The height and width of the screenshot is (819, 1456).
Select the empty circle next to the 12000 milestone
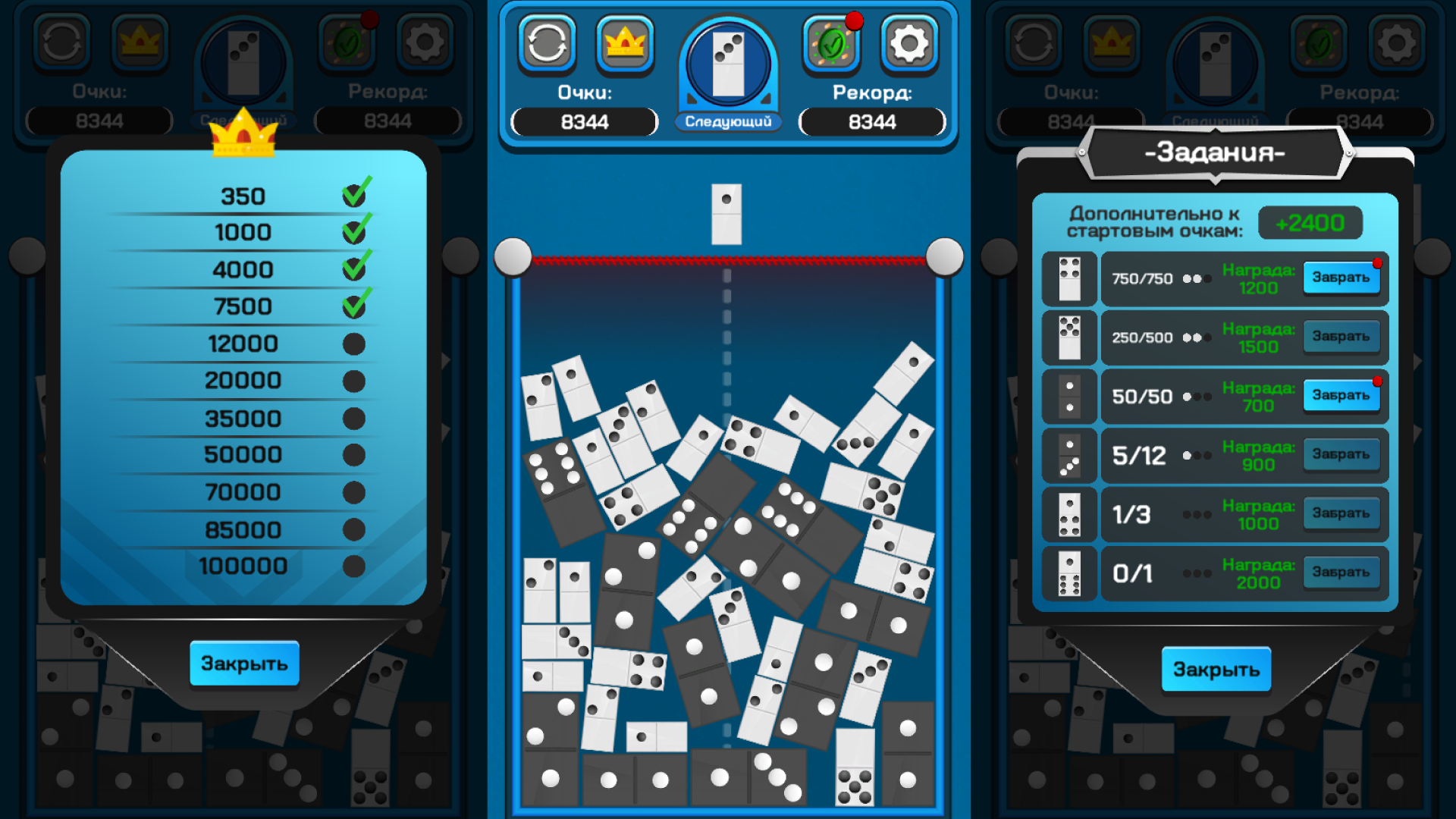(353, 341)
